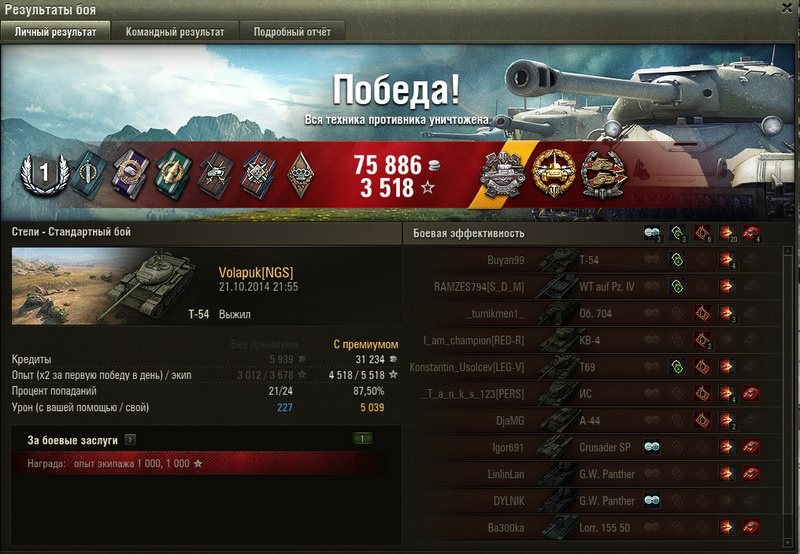
Task: Choose the _turnikmen1_ Об. 704 row
Action: (x=600, y=314)
